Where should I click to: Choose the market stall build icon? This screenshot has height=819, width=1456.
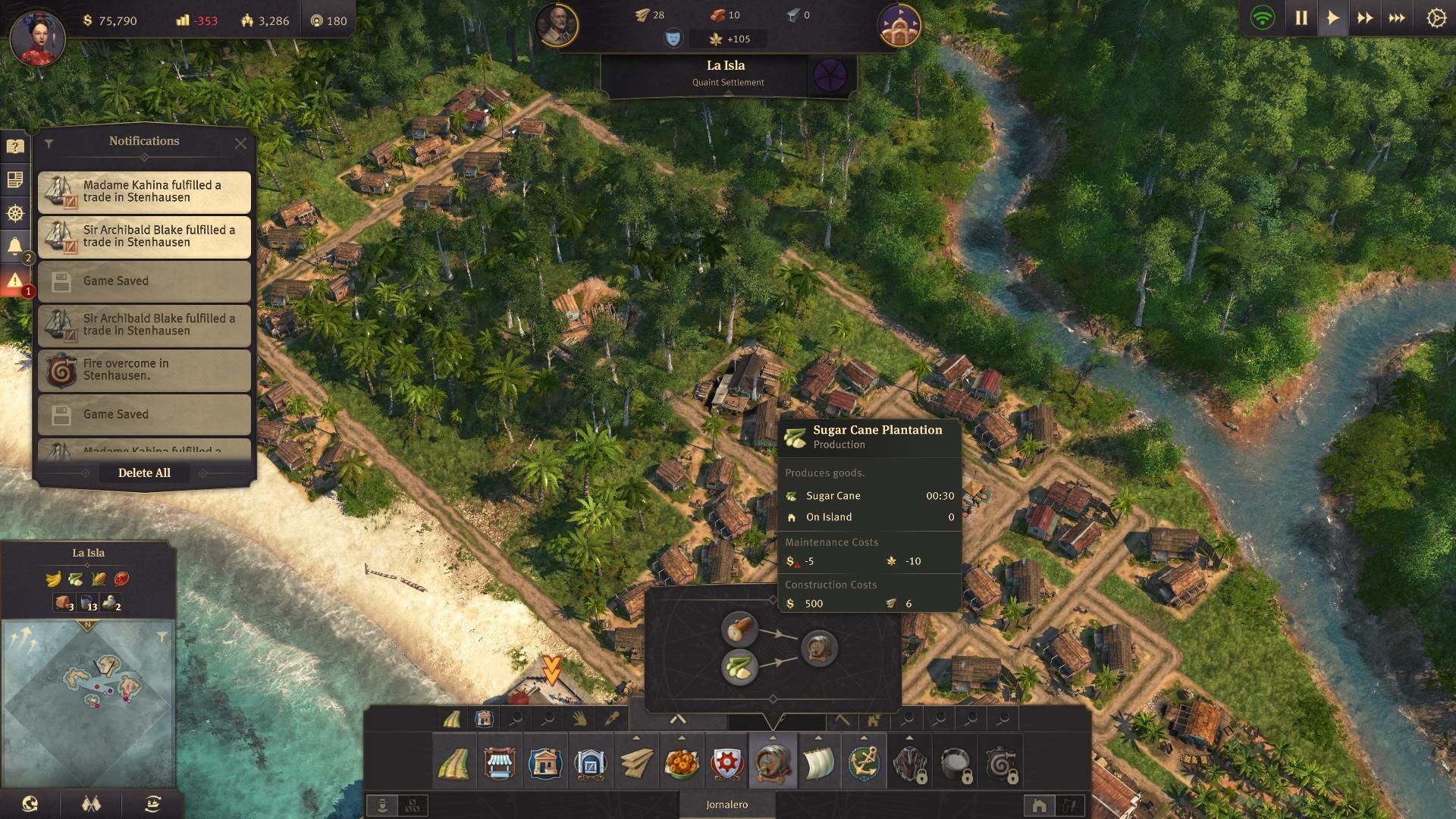500,764
